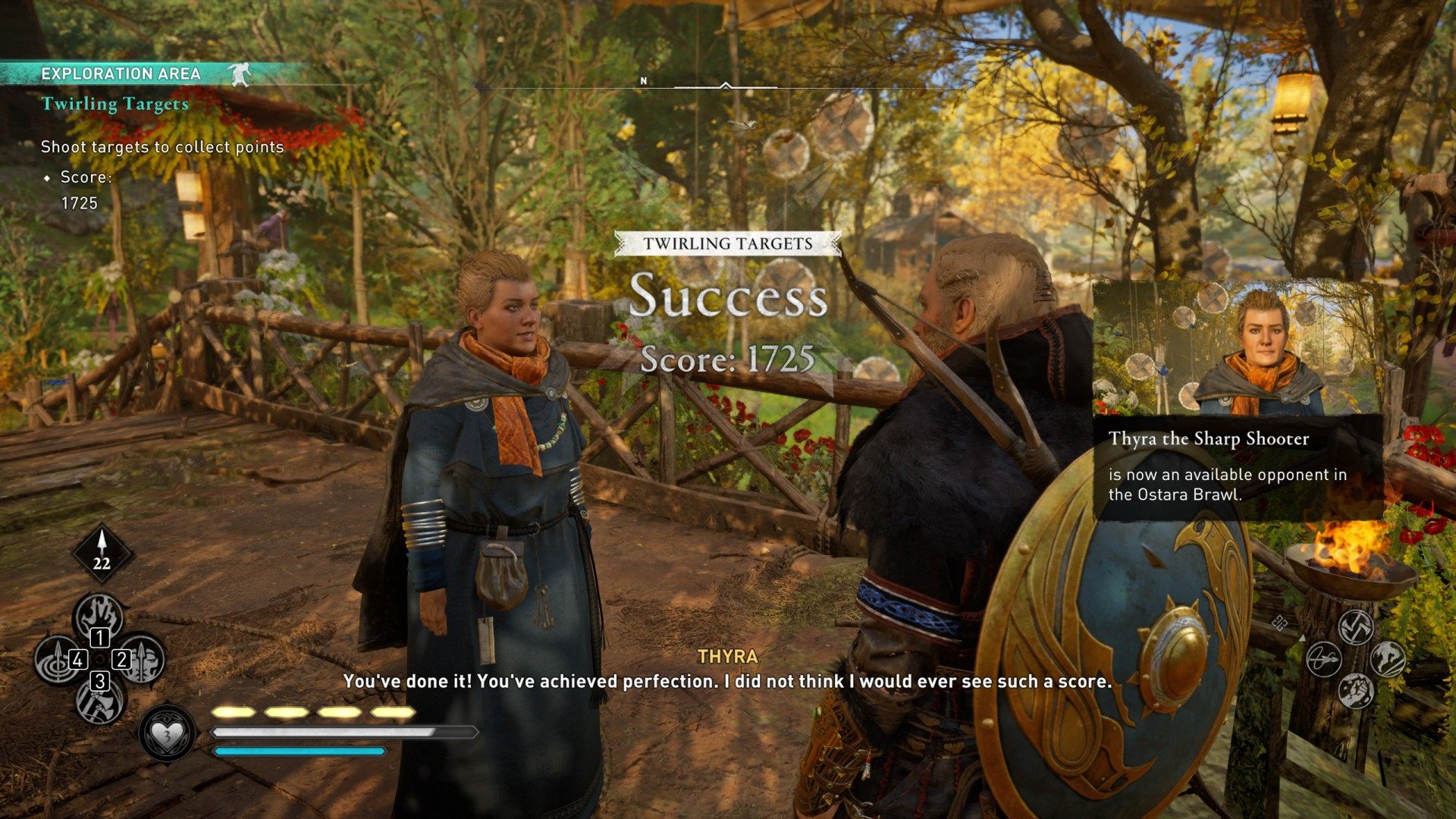Trigger the clenched fist ability icon
Screen dimensions: 1456x819
click(1355, 690)
